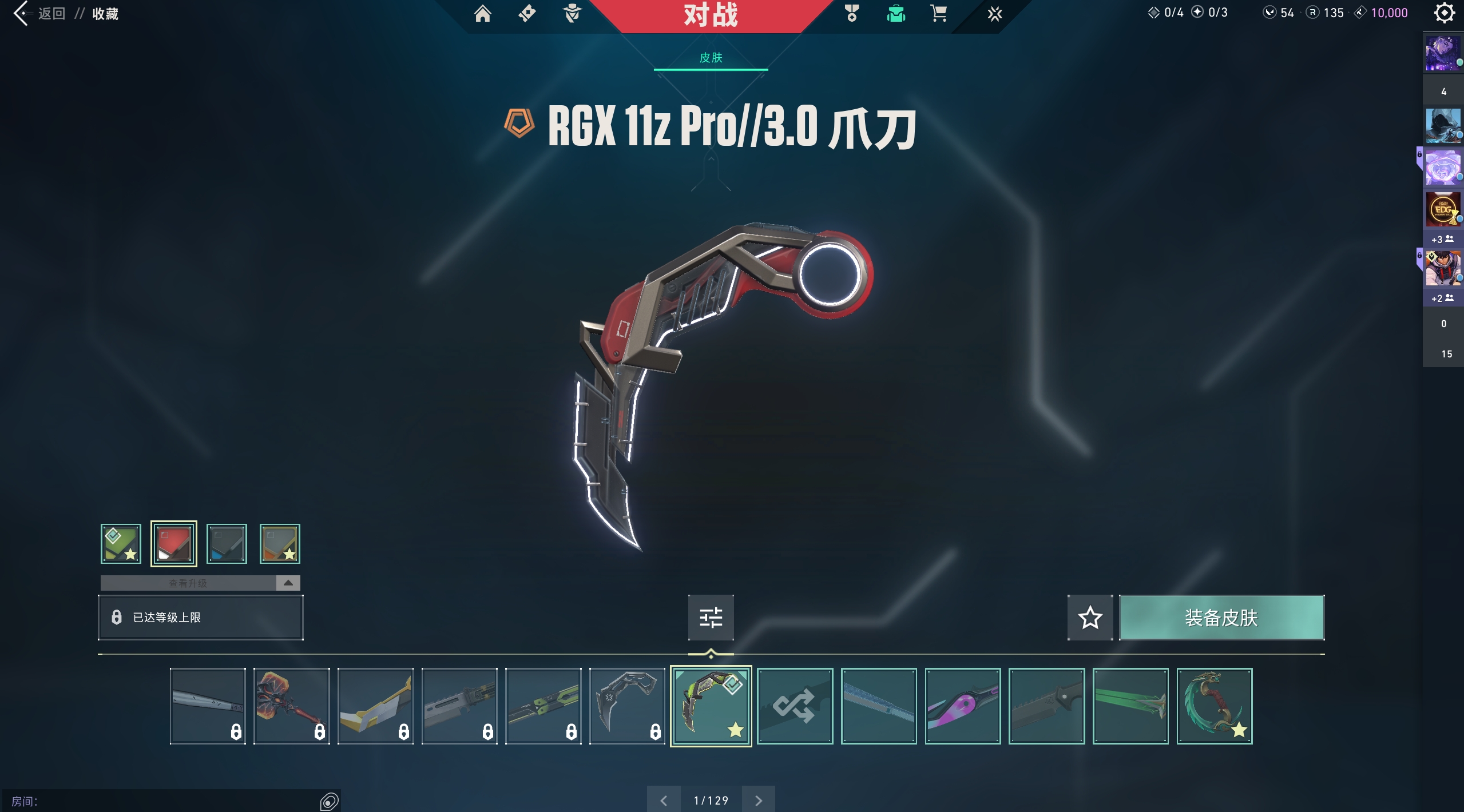This screenshot has height=812, width=1464.
Task: Open the collection backpack icon
Action: pyautogui.click(x=895, y=13)
